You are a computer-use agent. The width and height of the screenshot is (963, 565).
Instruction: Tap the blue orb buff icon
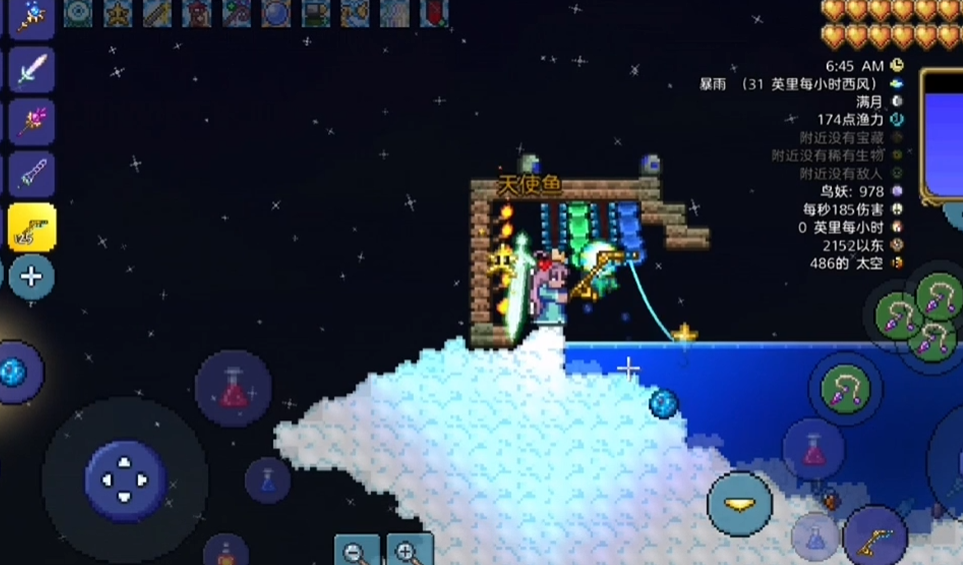276,12
